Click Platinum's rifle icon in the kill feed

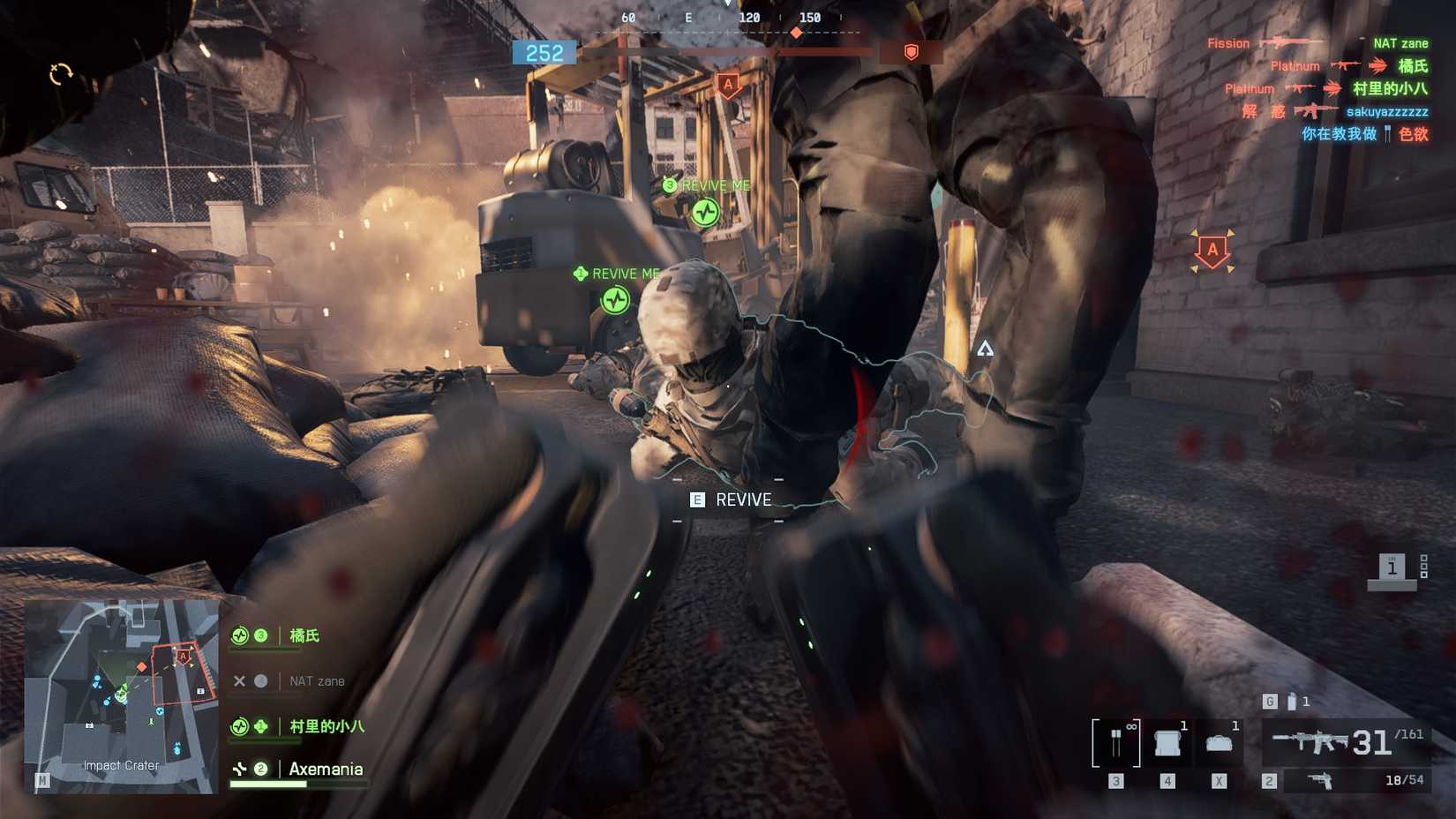(x=1349, y=65)
